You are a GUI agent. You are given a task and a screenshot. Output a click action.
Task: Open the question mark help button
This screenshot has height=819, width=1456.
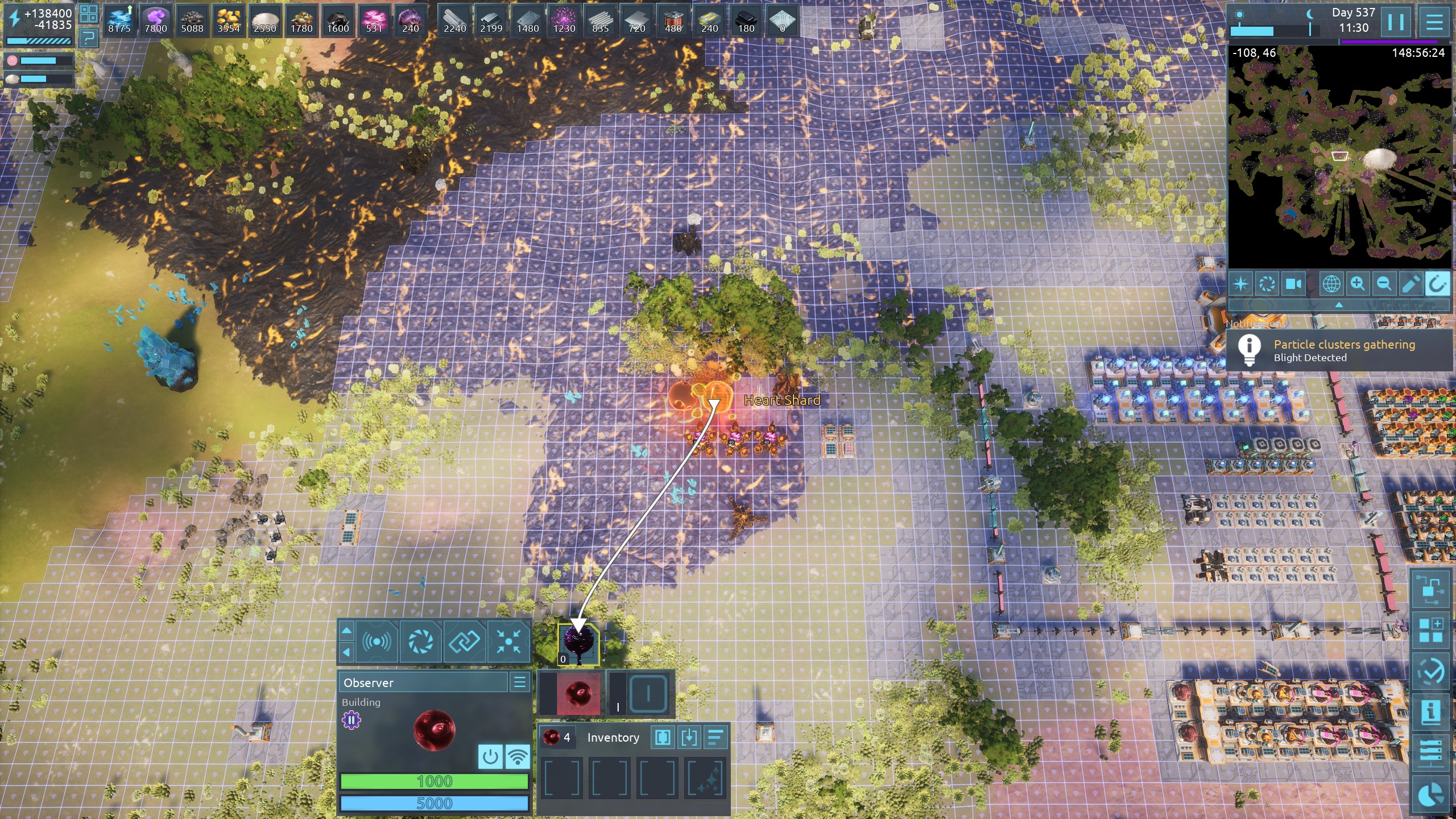tap(88, 39)
